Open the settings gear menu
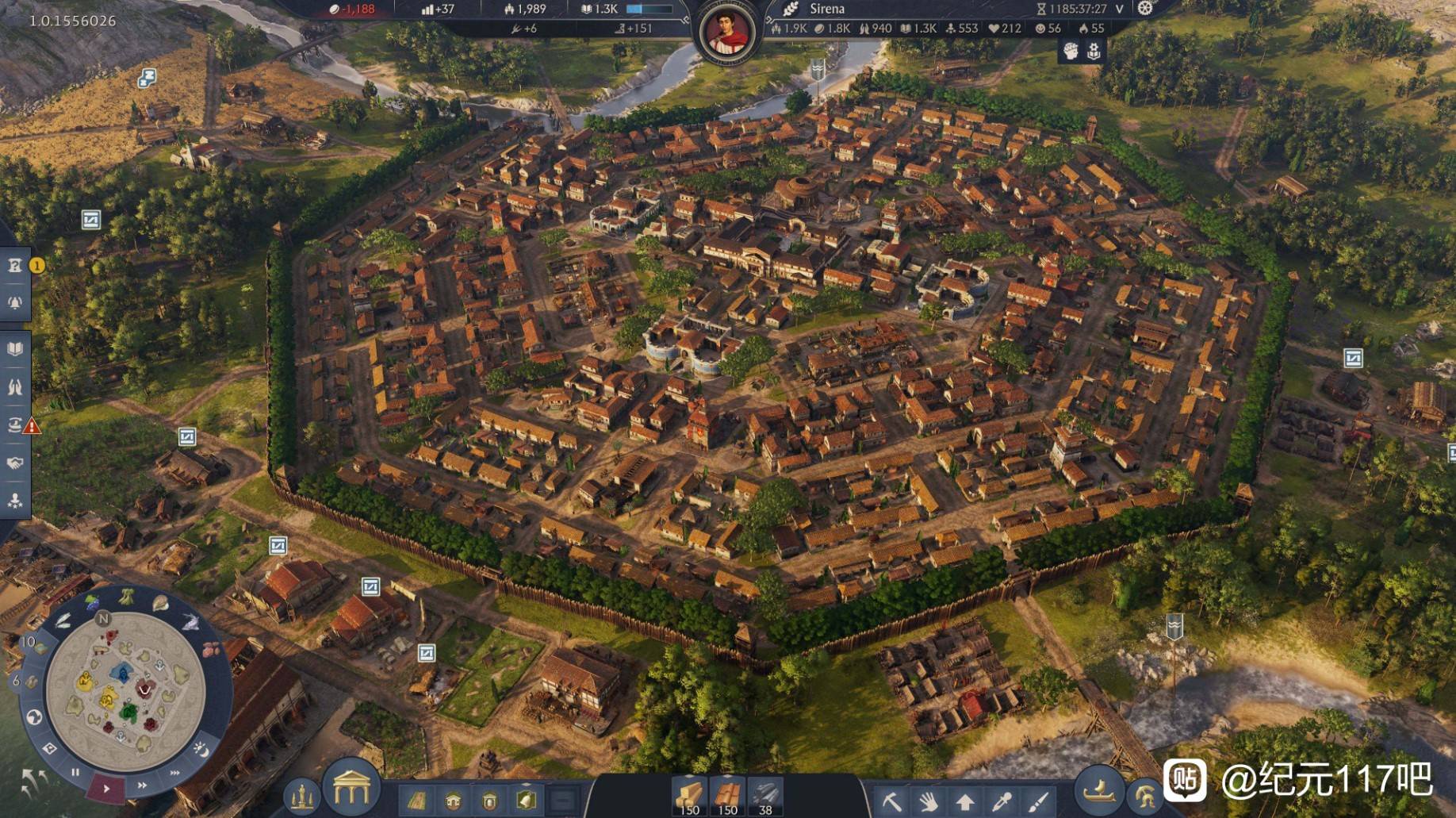Screen dimensions: 1456x818 [1144, 9]
